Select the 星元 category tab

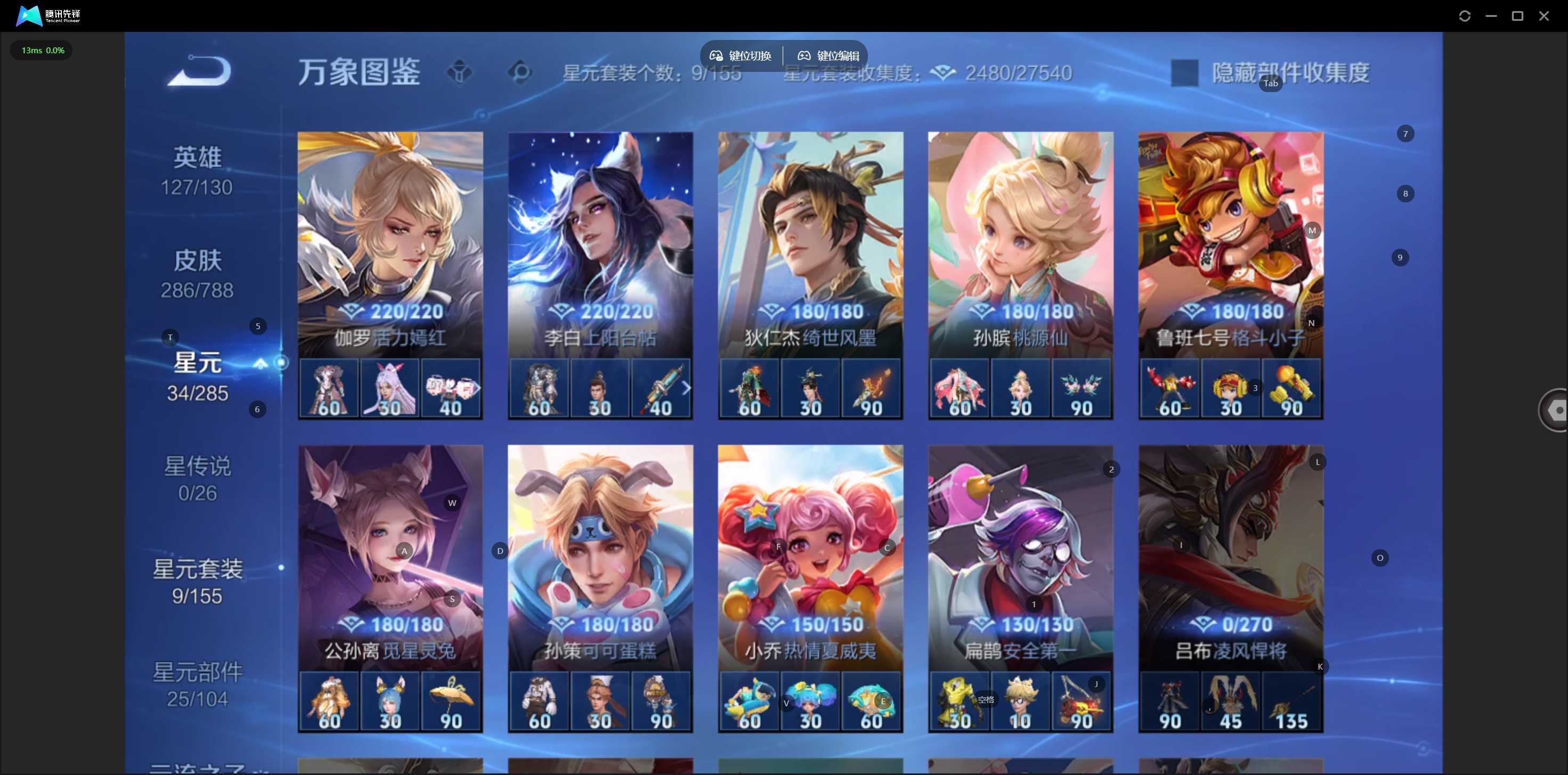(197, 377)
